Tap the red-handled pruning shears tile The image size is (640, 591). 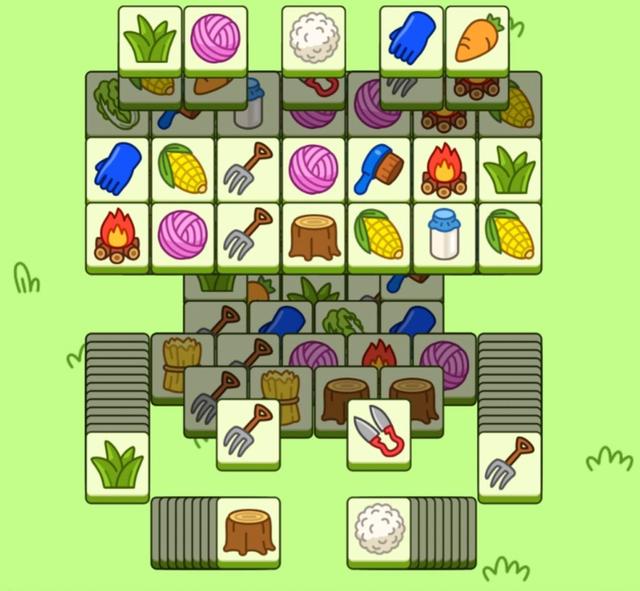(x=379, y=431)
